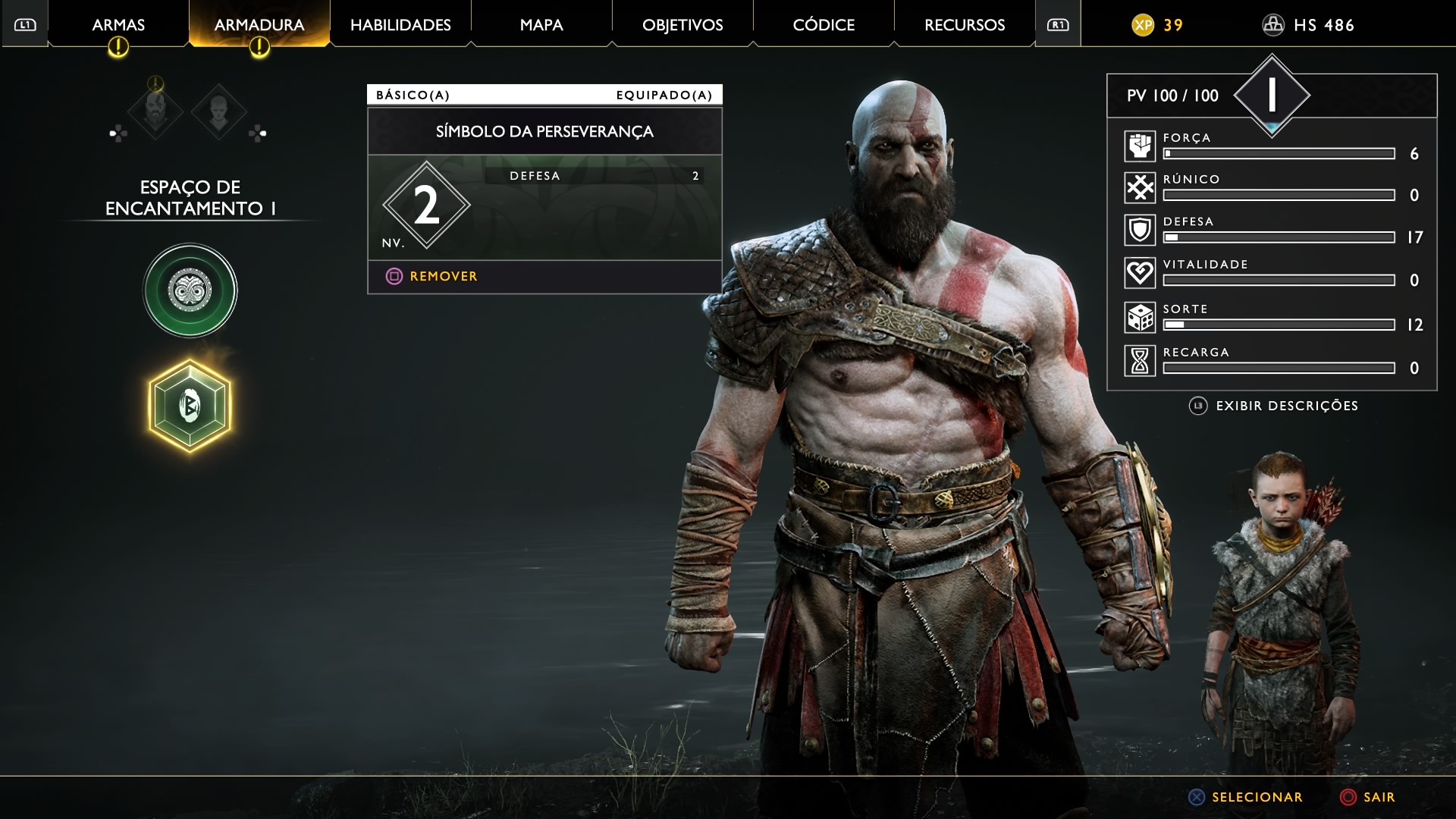1456x819 pixels.
Task: Open the Habilidades tab
Action: (x=400, y=25)
